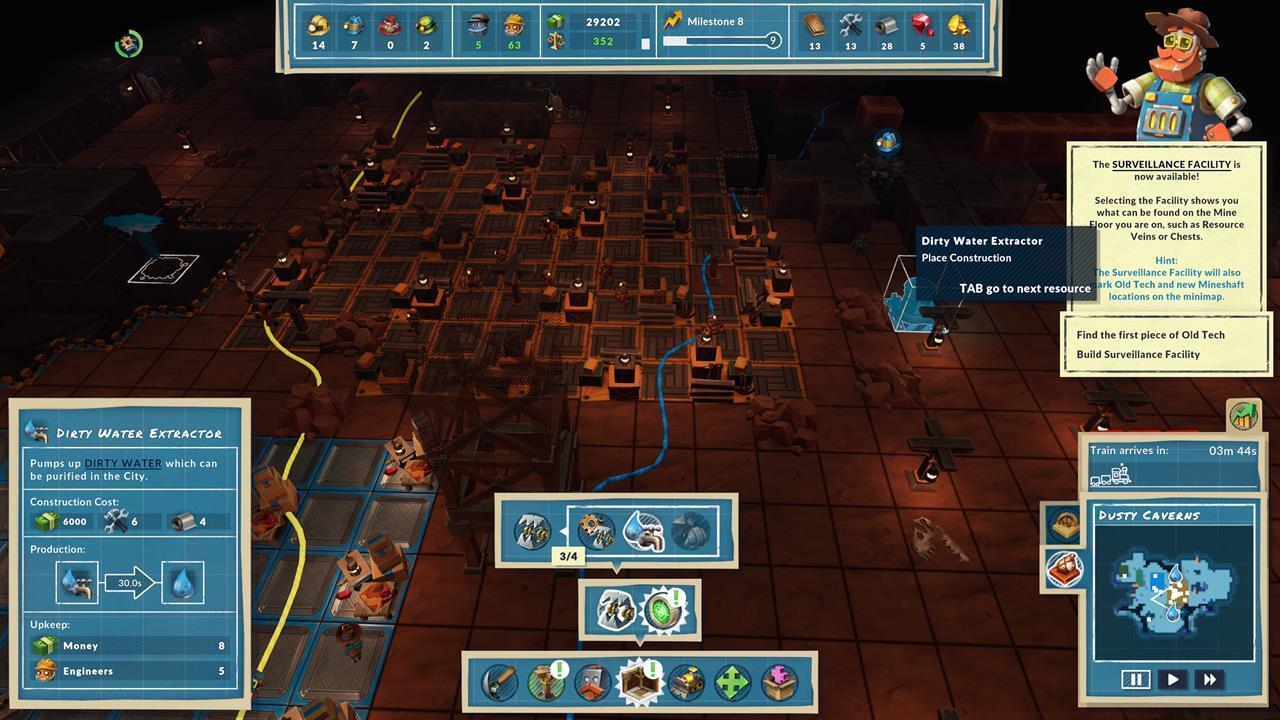Open the yellow mine cart category

pos(686,683)
